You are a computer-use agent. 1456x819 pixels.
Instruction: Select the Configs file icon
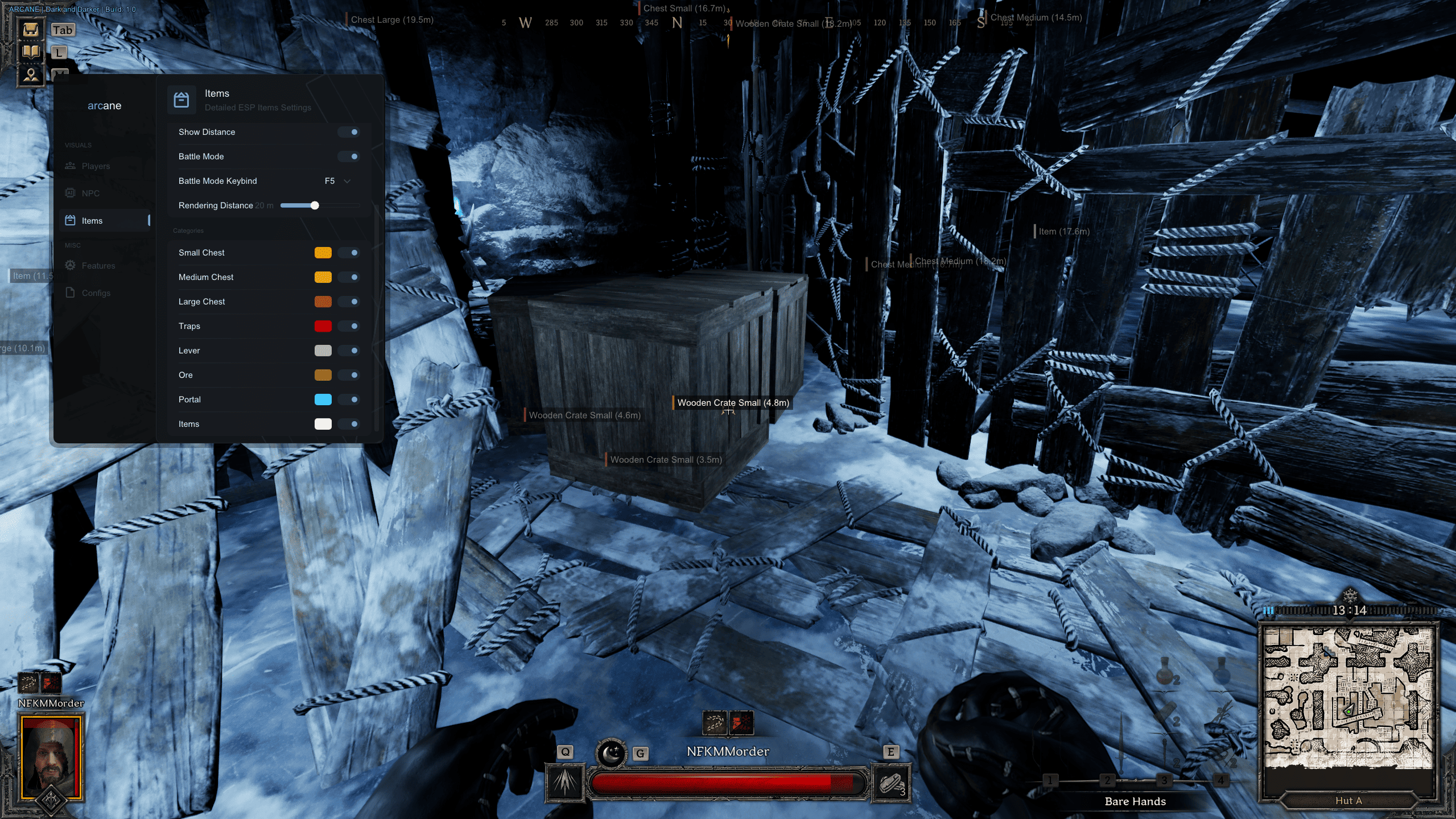[70, 293]
